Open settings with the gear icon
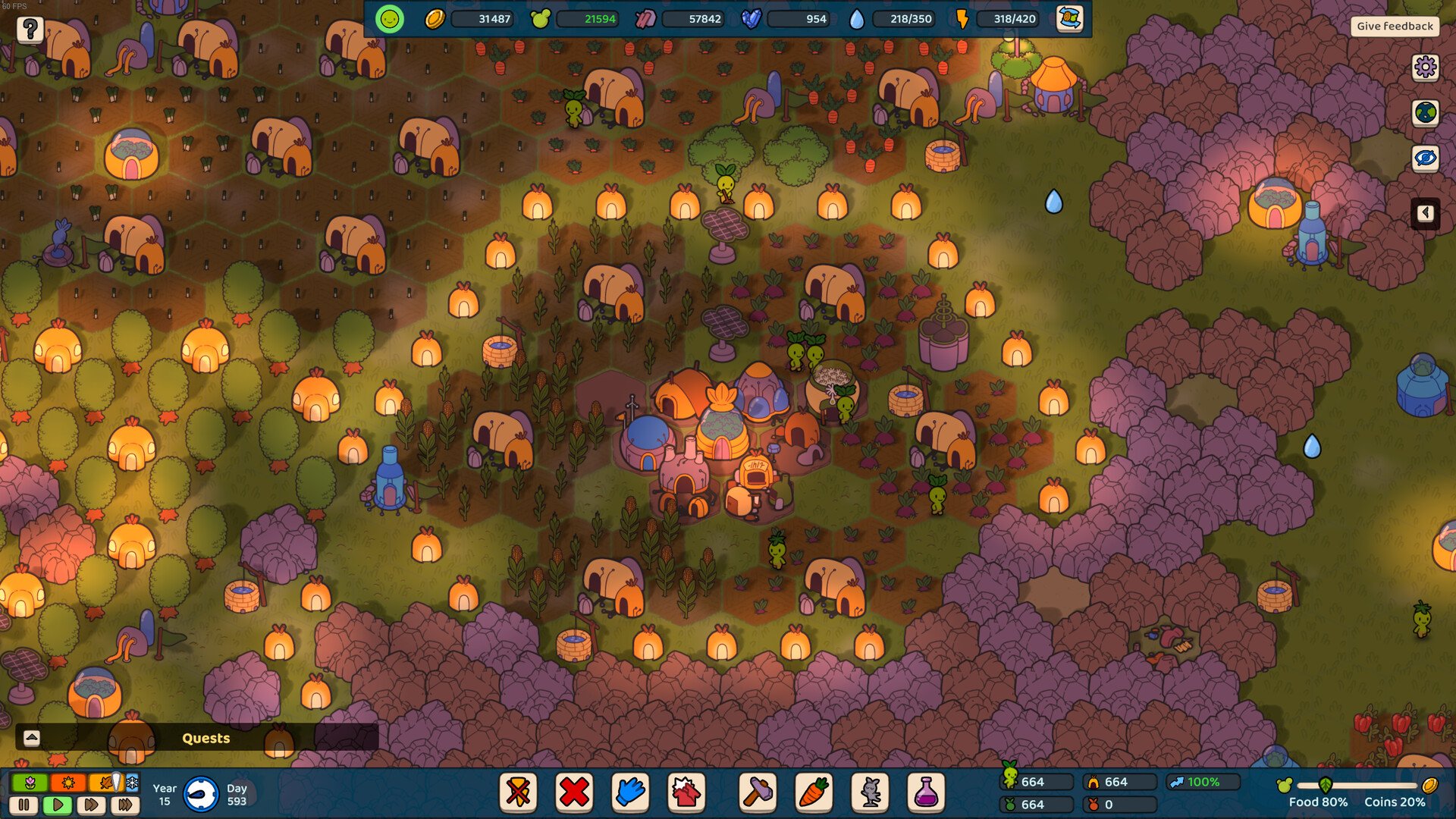The height and width of the screenshot is (819, 1456). click(x=1425, y=67)
